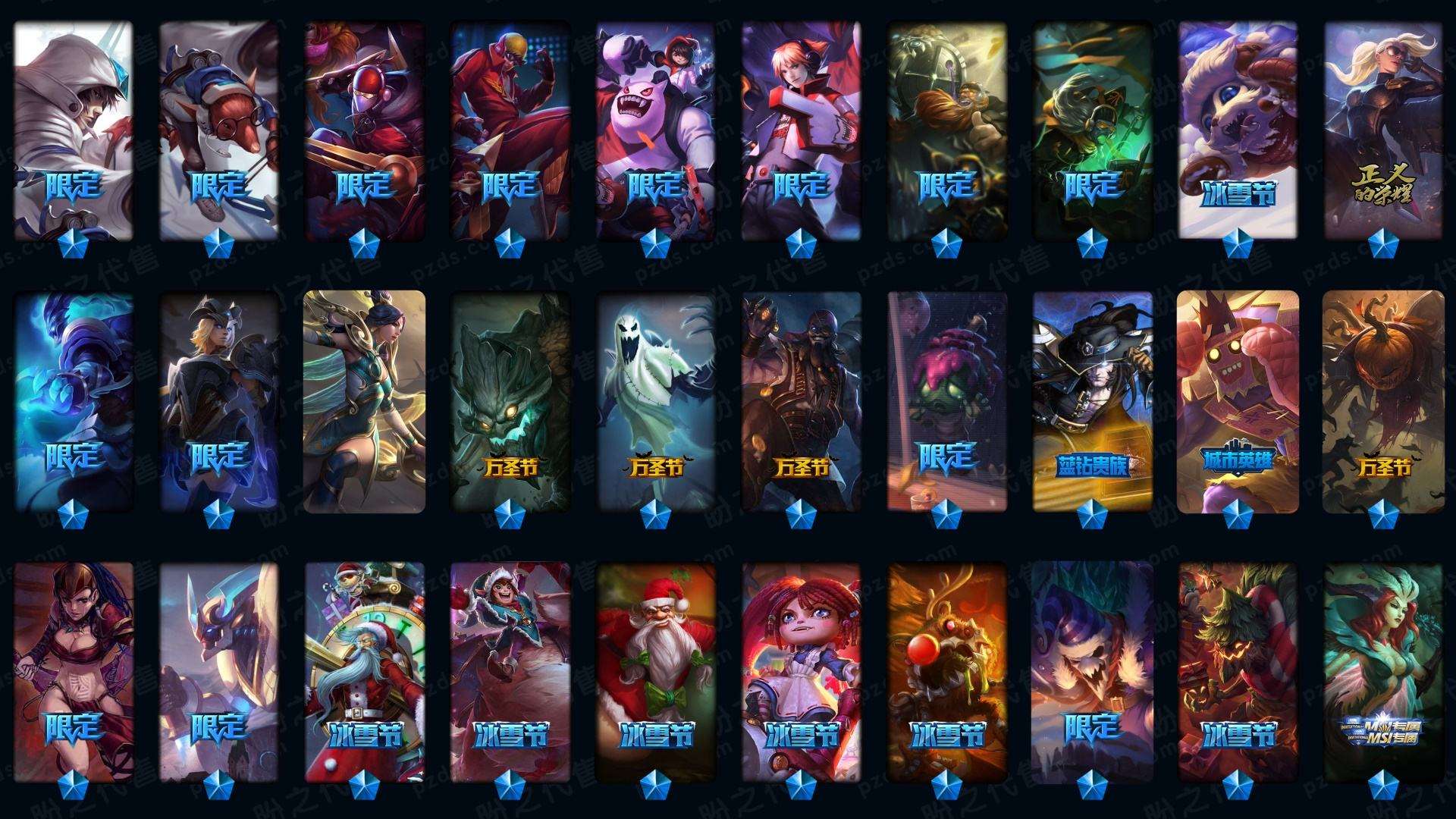
Task: Pick the candy cane tree monster skin
Action: 1238,671
